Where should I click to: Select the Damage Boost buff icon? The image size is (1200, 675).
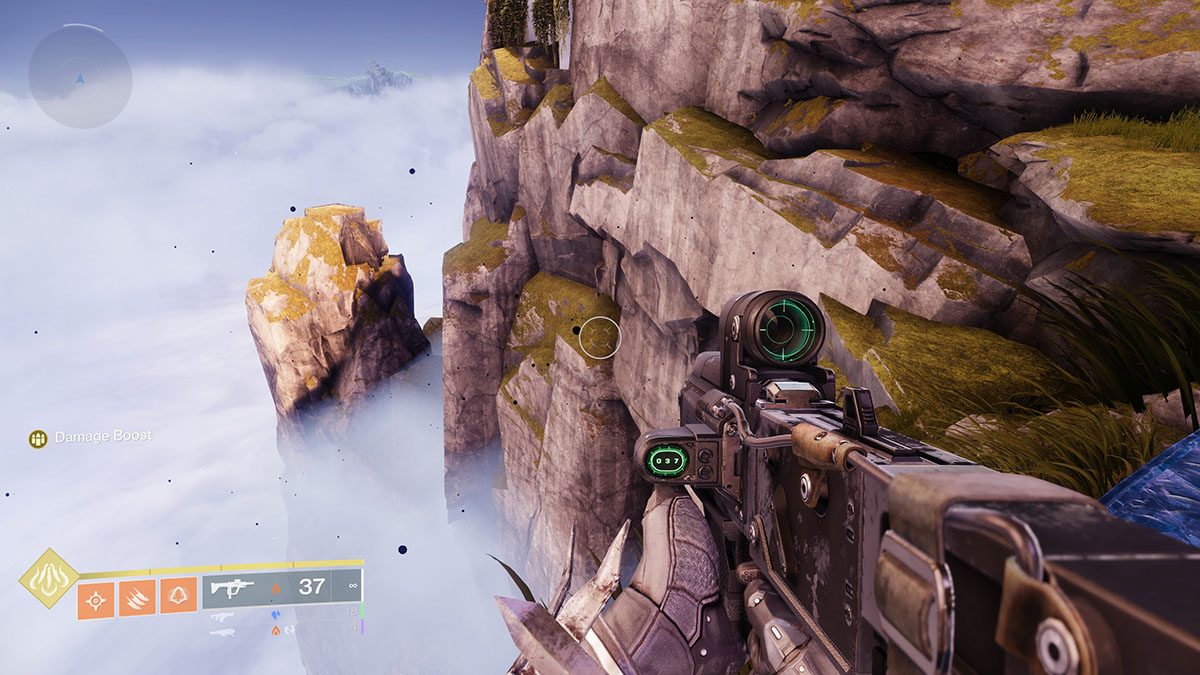pos(38,438)
